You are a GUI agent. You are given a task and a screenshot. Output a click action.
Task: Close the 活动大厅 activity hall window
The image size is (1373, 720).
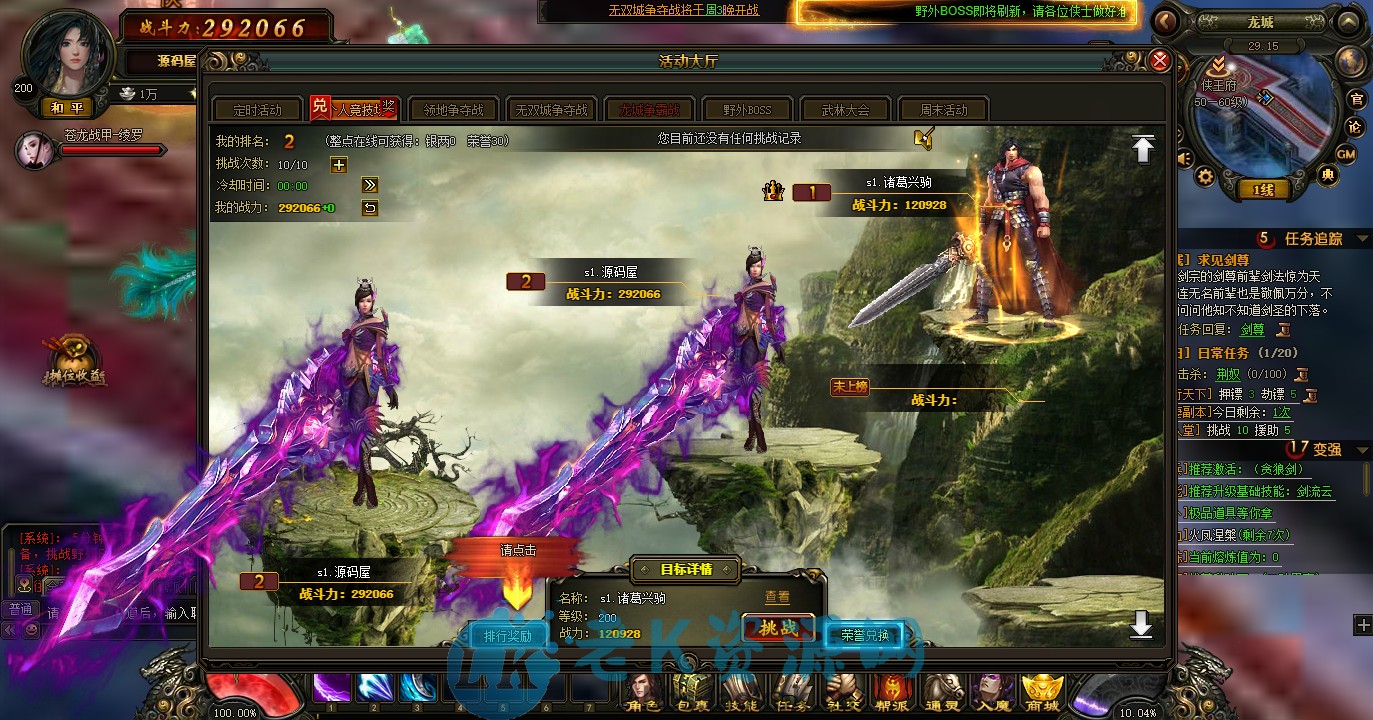[x=1160, y=61]
